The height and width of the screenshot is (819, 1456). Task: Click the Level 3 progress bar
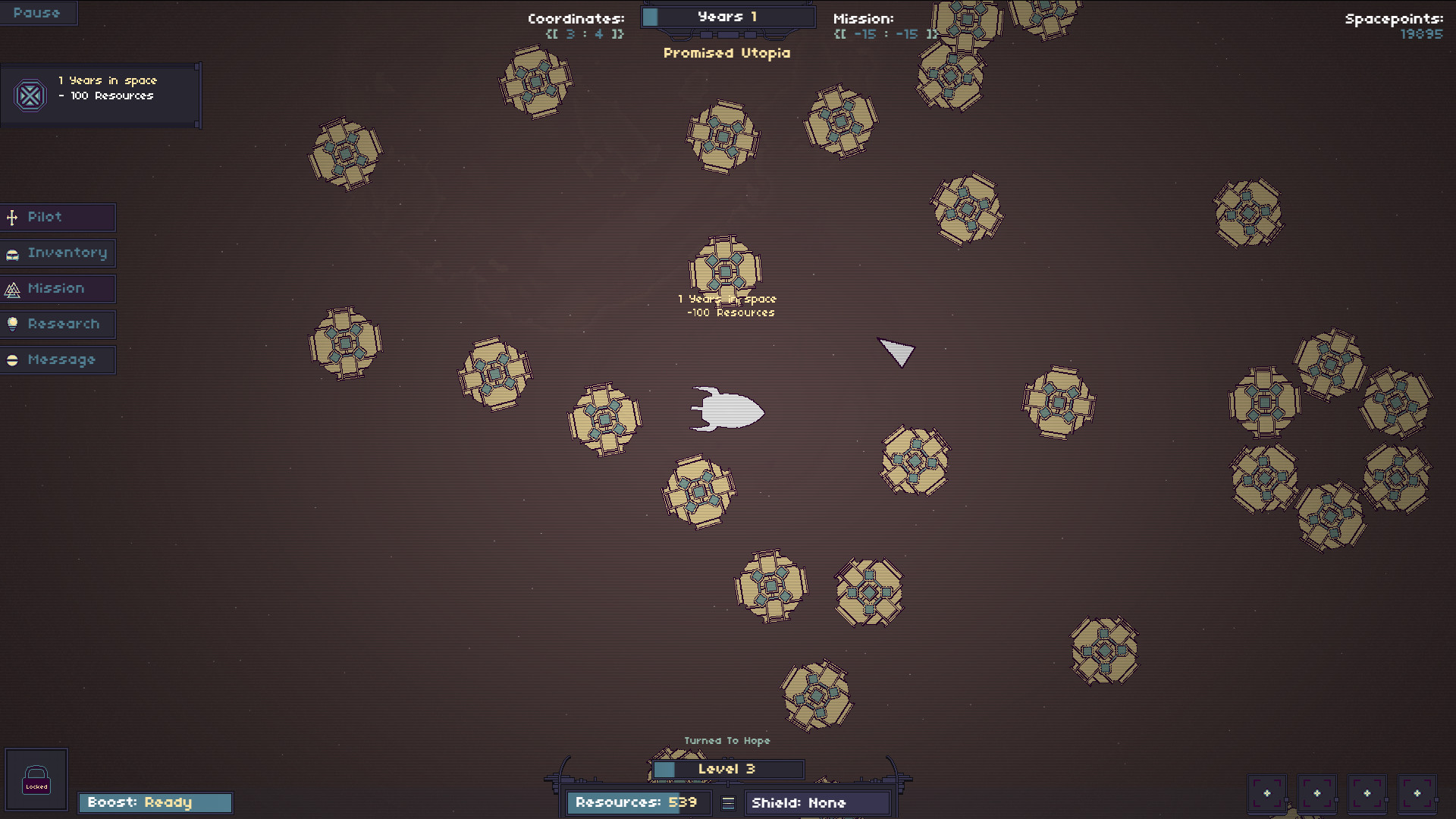[726, 769]
